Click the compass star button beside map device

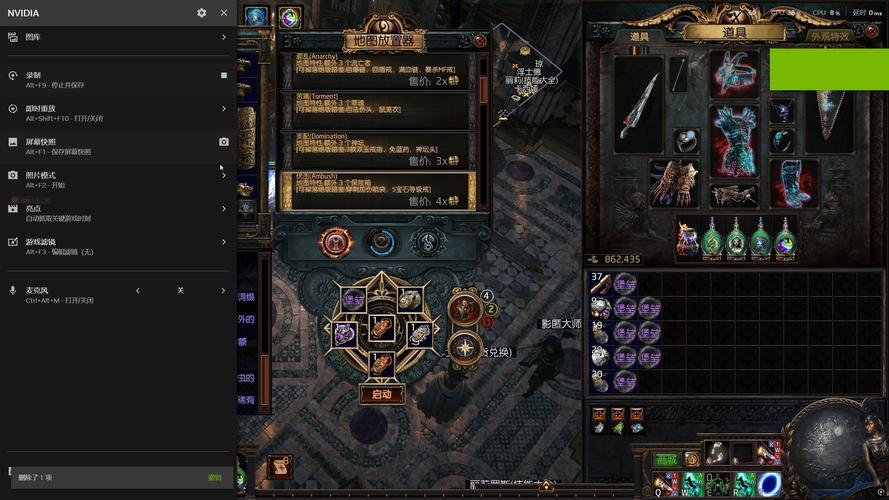pos(465,347)
